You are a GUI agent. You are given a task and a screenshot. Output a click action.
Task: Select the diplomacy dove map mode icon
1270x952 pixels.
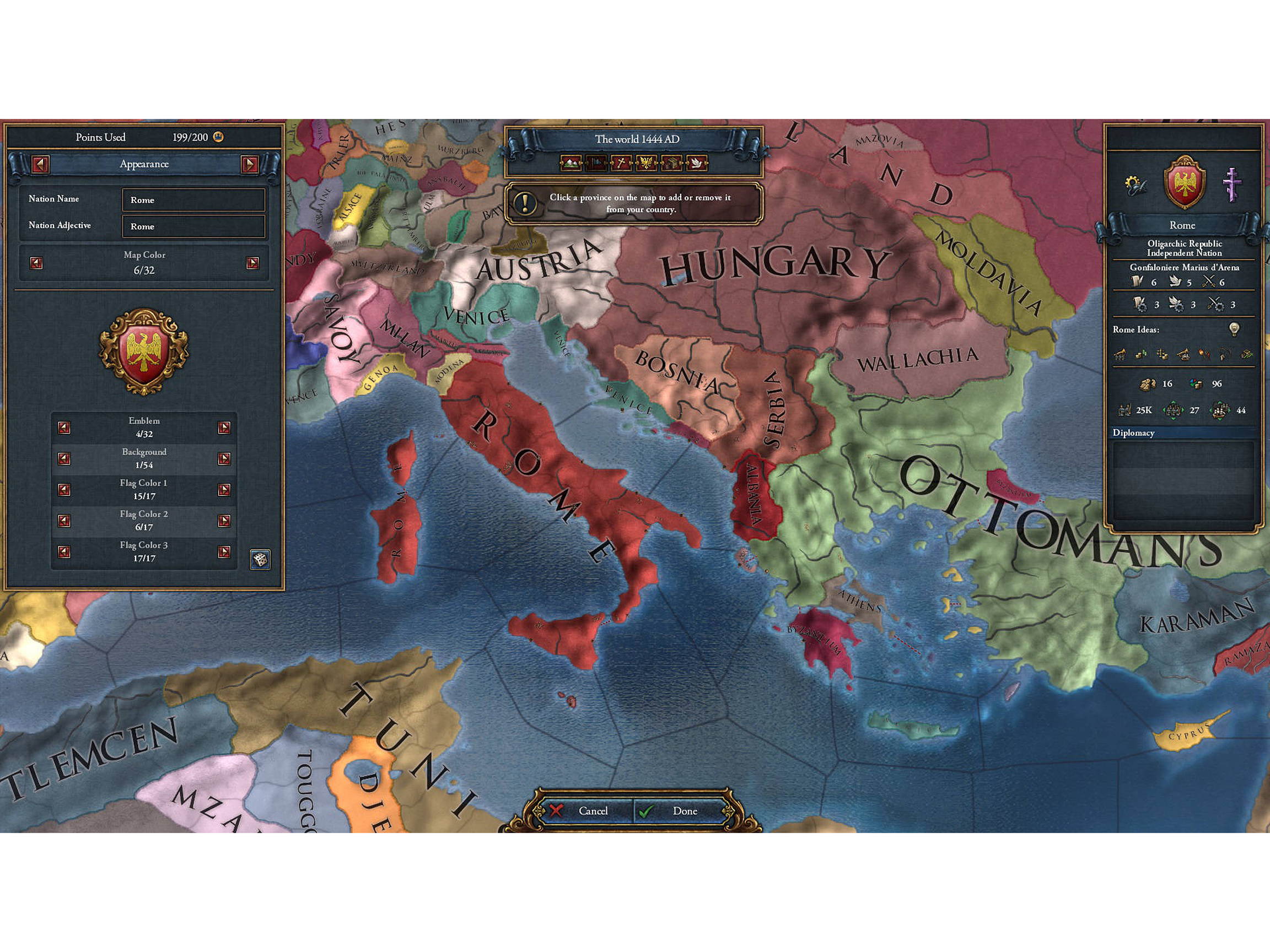point(696,164)
